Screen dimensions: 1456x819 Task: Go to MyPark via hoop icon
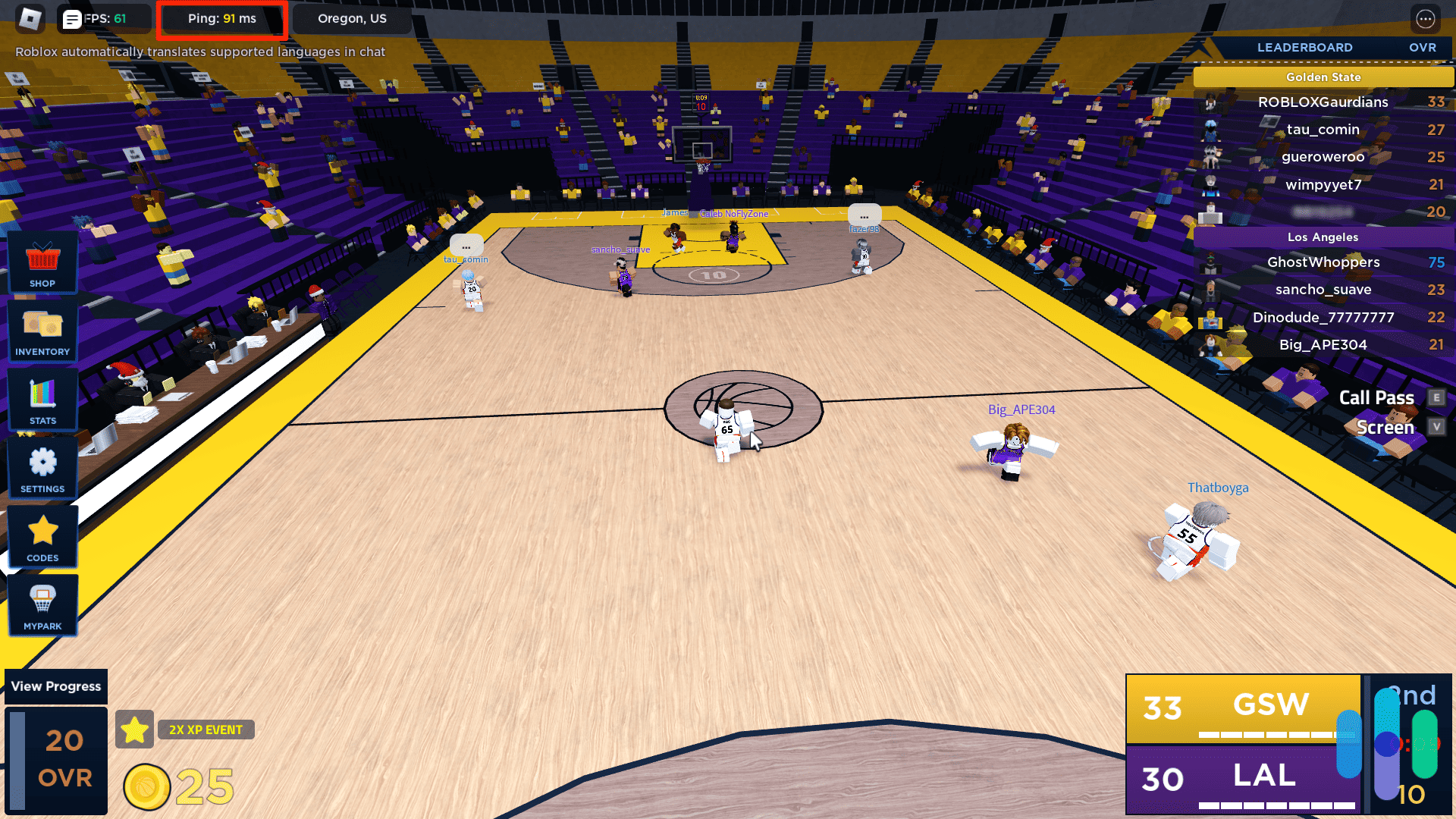[x=42, y=605]
